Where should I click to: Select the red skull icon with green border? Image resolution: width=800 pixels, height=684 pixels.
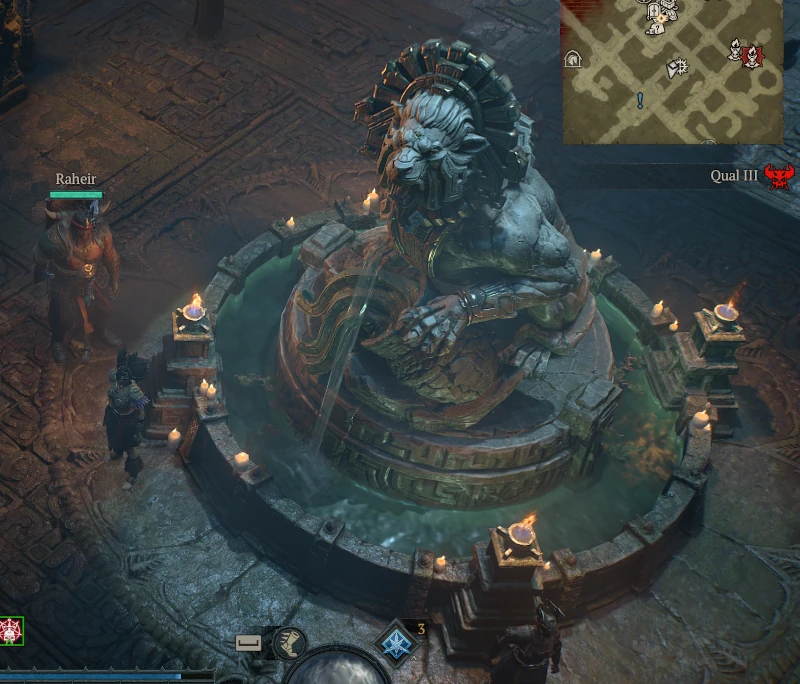coord(11,630)
